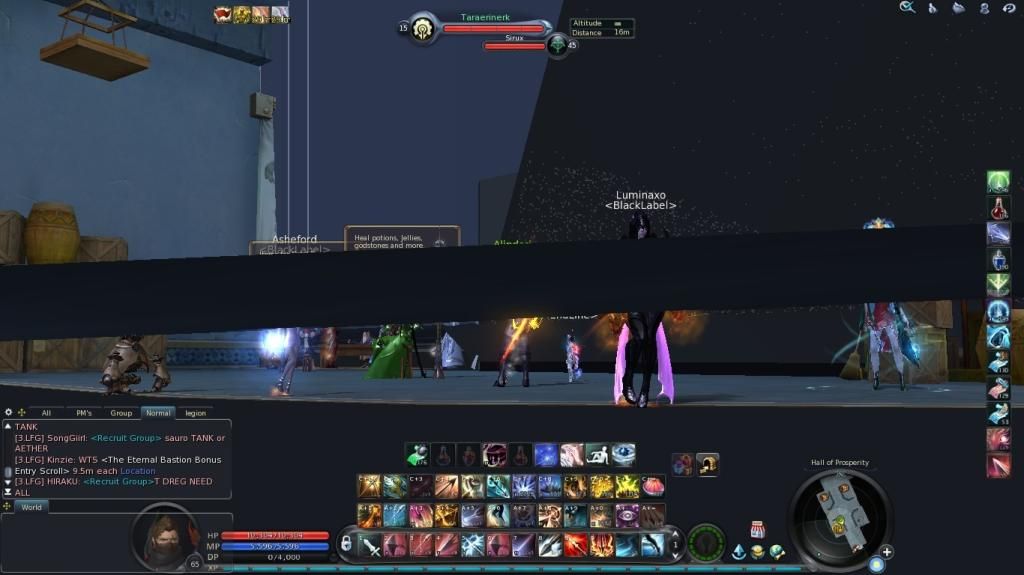Open the Hall of Prosperity minimap
The width and height of the screenshot is (1024, 575).
tap(840, 512)
